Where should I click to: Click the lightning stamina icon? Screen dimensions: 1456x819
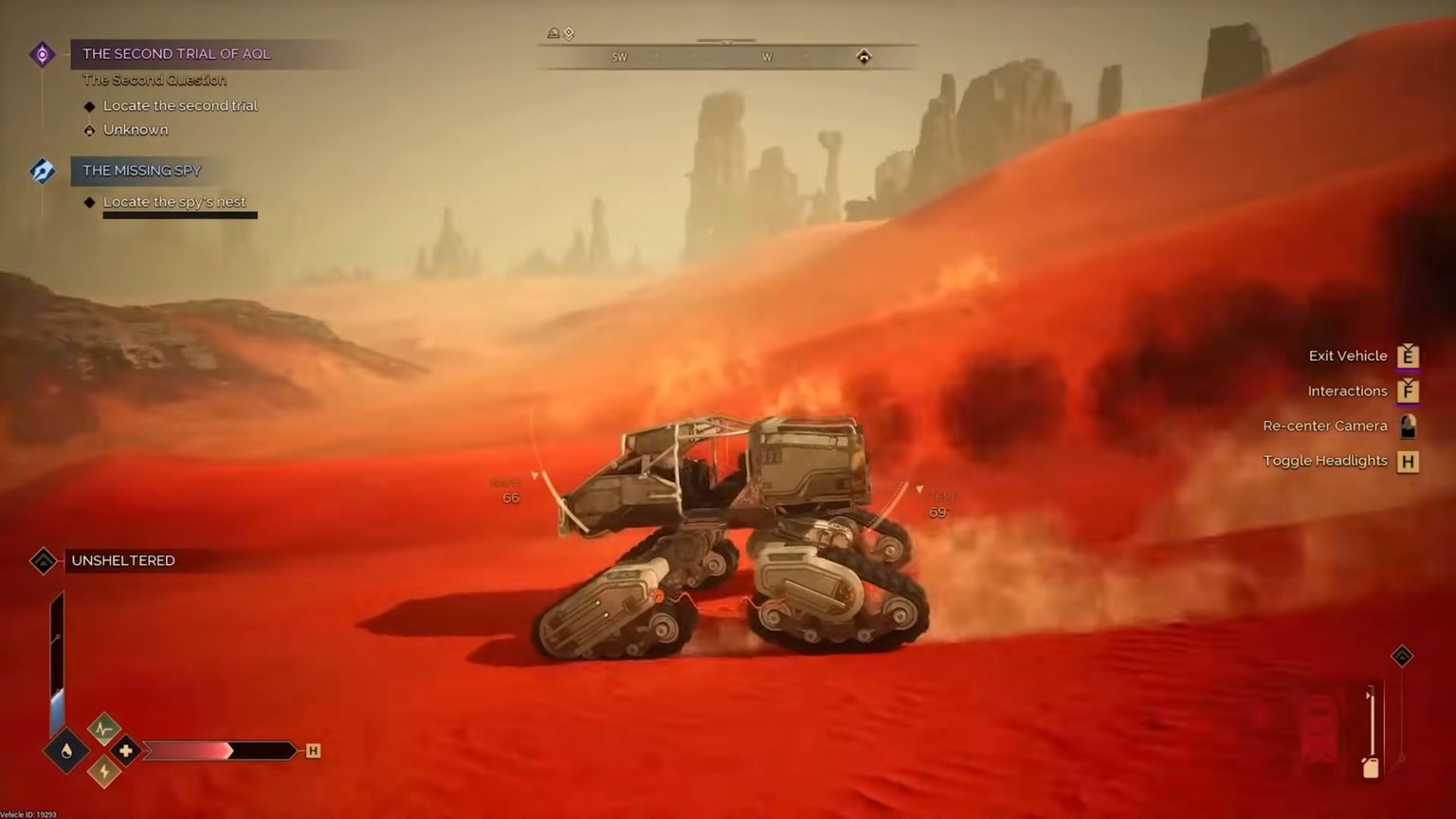click(105, 771)
